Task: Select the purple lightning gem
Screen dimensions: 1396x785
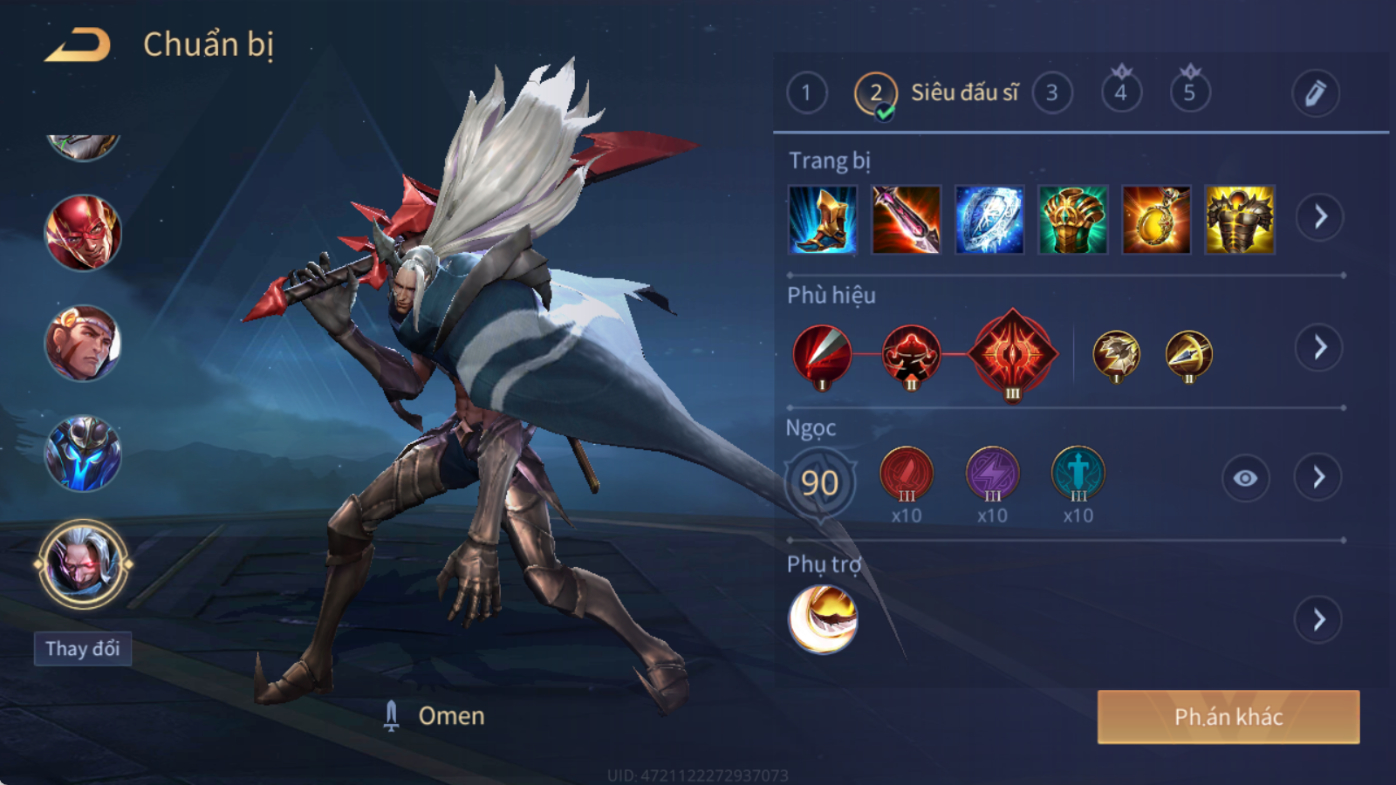Action: (992, 474)
